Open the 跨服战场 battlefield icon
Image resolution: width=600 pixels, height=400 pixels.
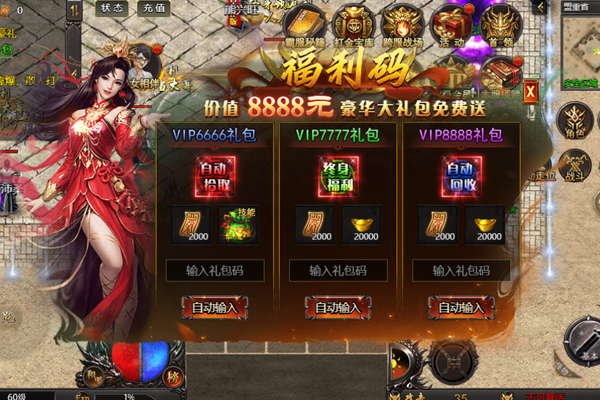(401, 26)
